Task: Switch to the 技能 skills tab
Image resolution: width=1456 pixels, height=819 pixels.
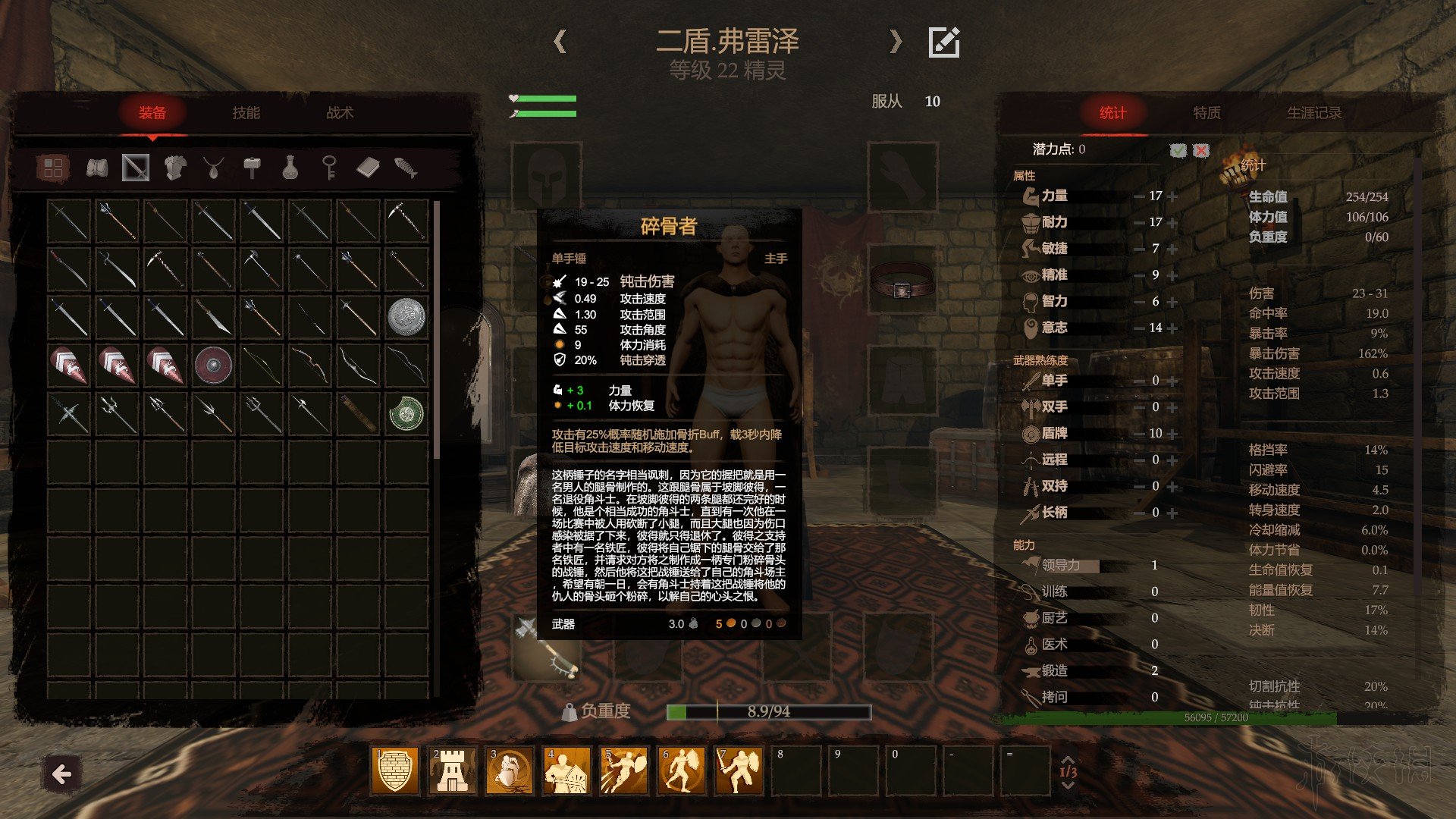Action: click(x=246, y=113)
